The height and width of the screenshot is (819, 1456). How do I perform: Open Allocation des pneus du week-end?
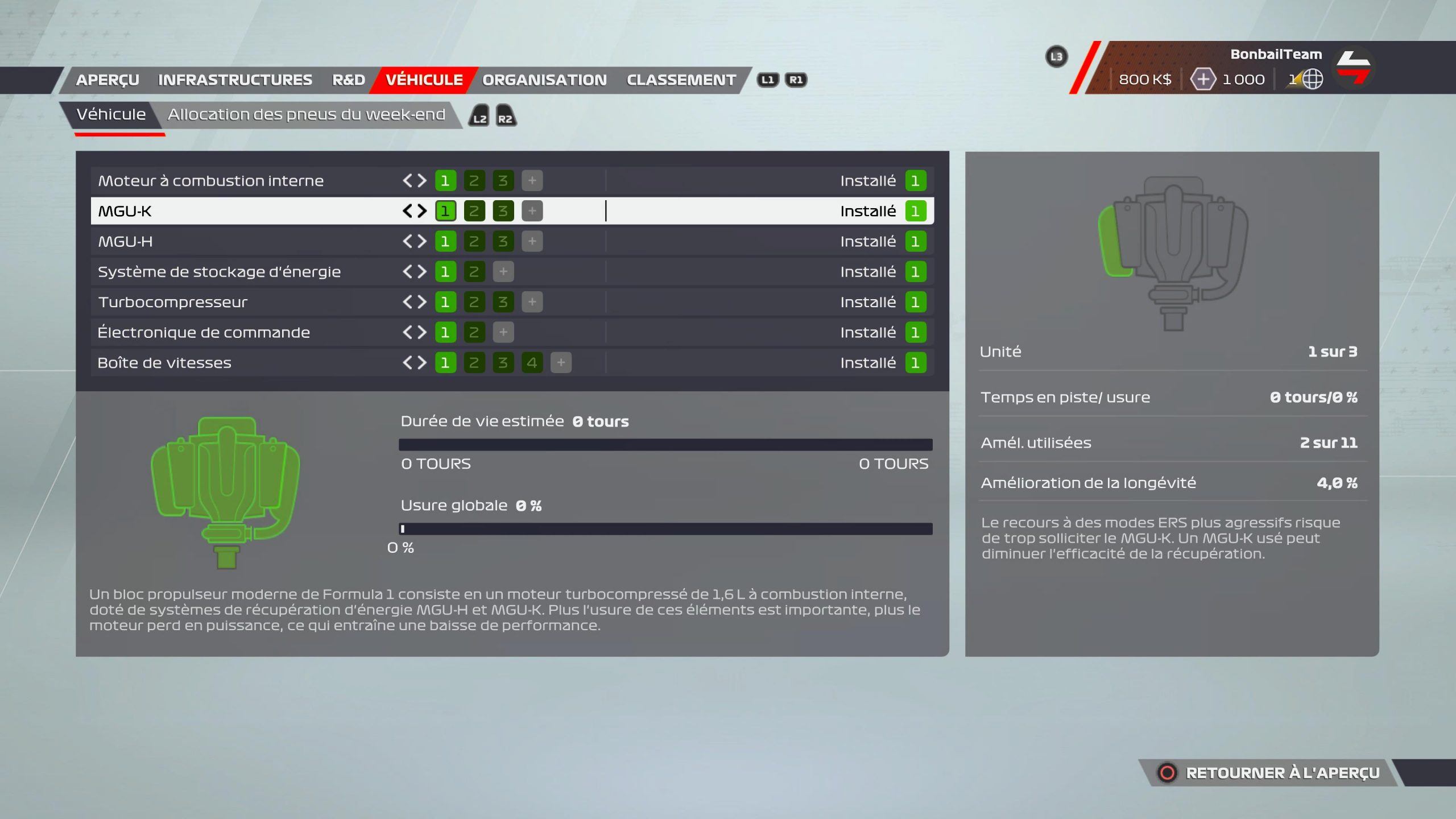306,115
